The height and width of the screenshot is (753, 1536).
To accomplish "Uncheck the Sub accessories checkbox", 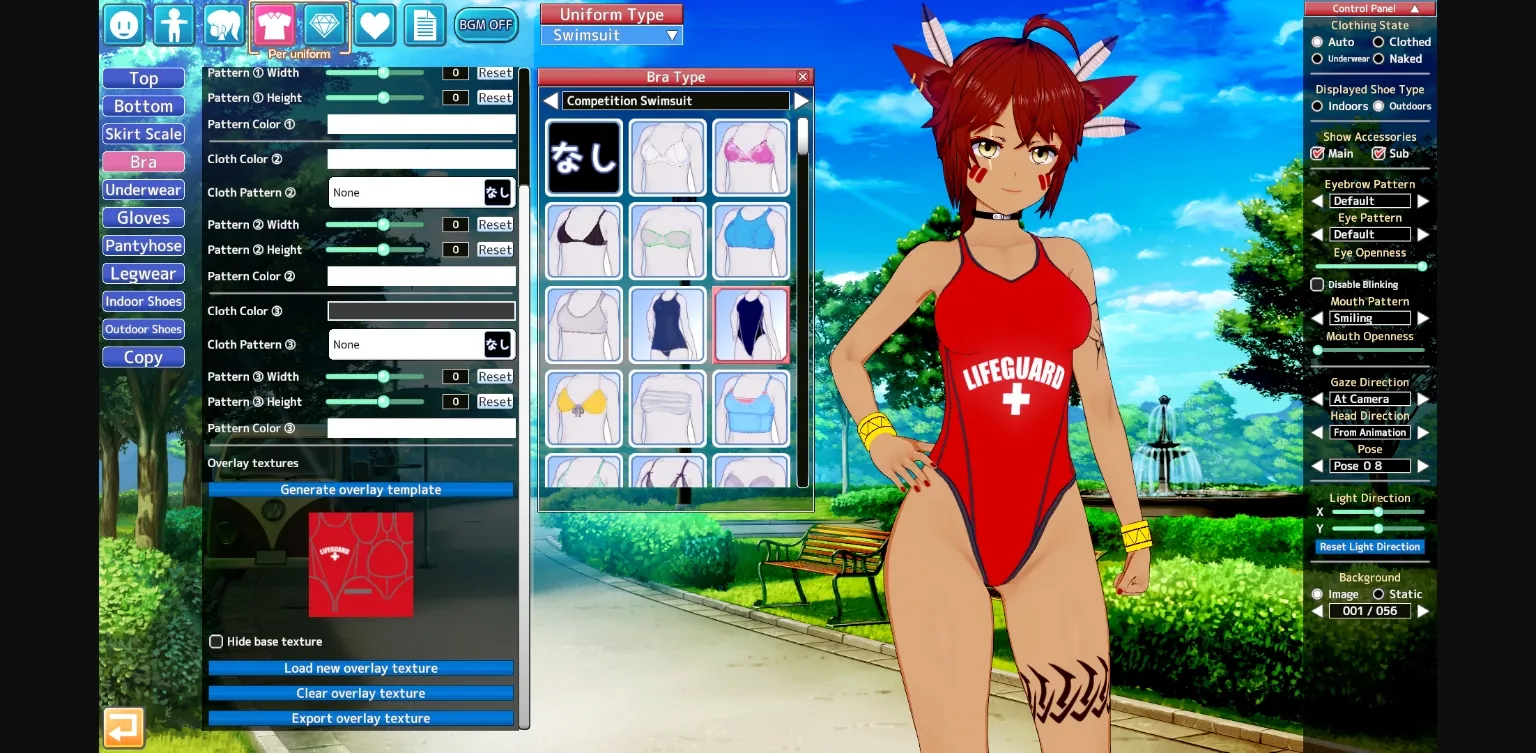I will (x=1378, y=153).
